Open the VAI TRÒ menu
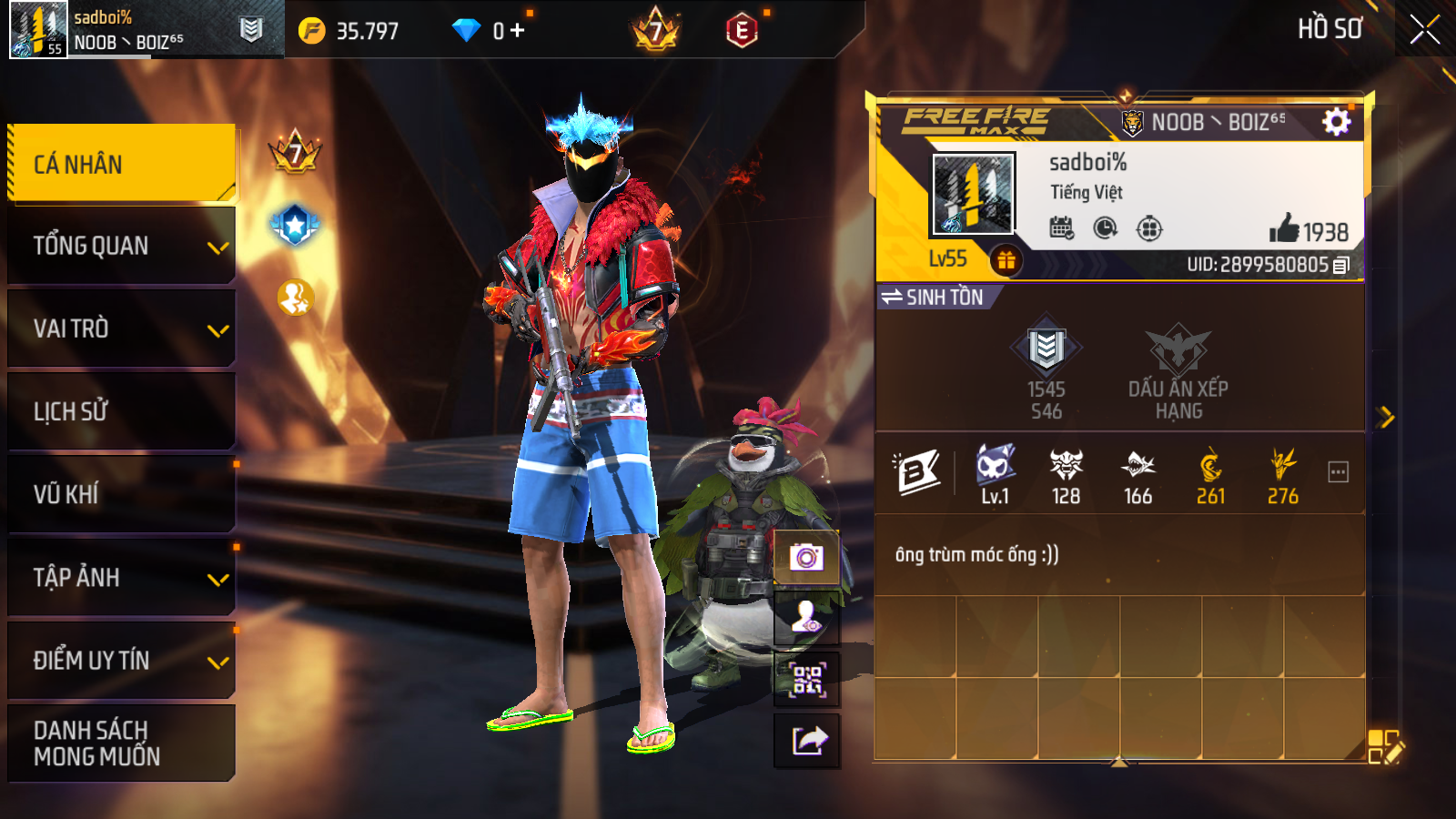The image size is (1456, 819). [121, 329]
